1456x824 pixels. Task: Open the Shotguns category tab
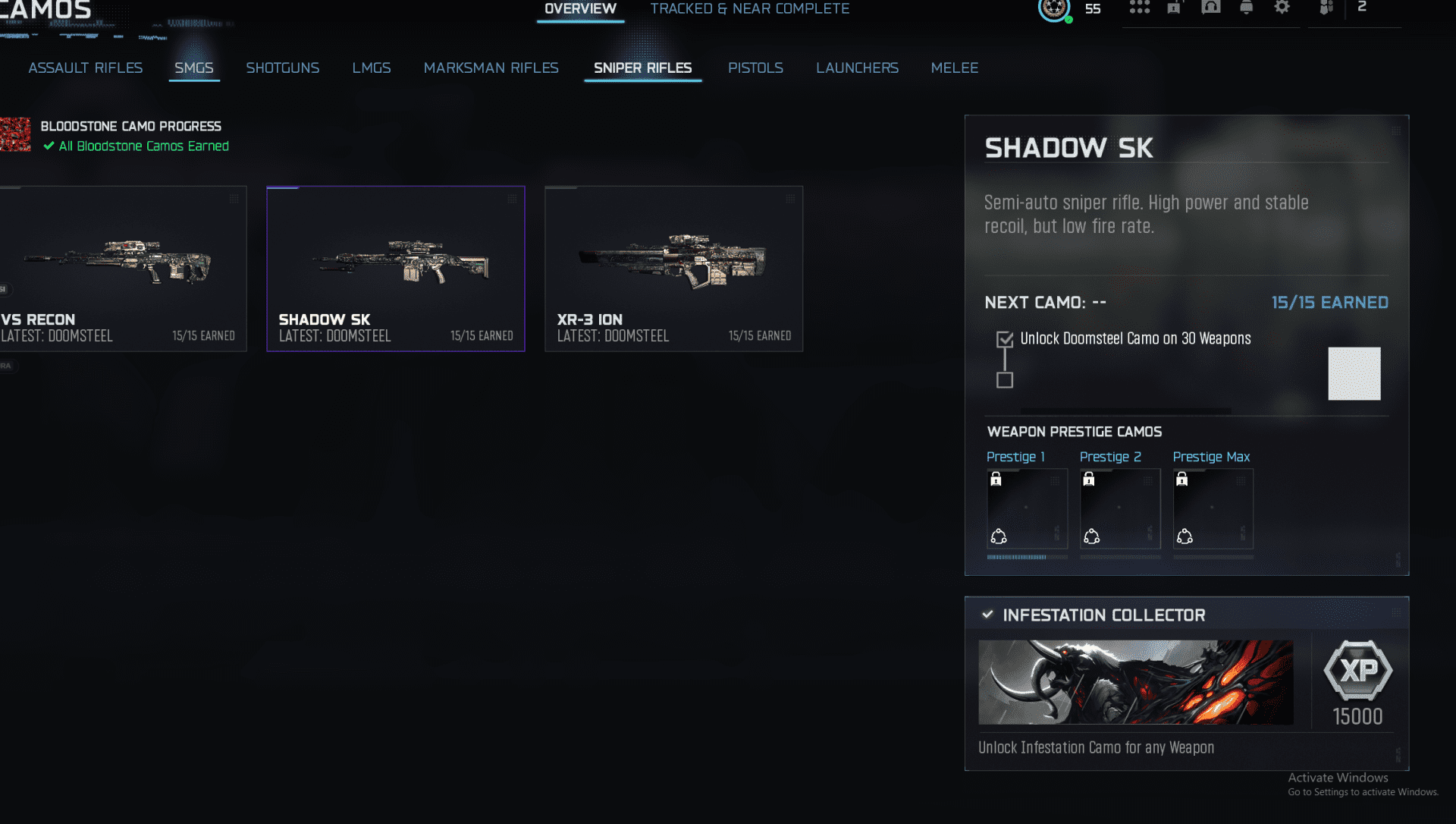282,68
